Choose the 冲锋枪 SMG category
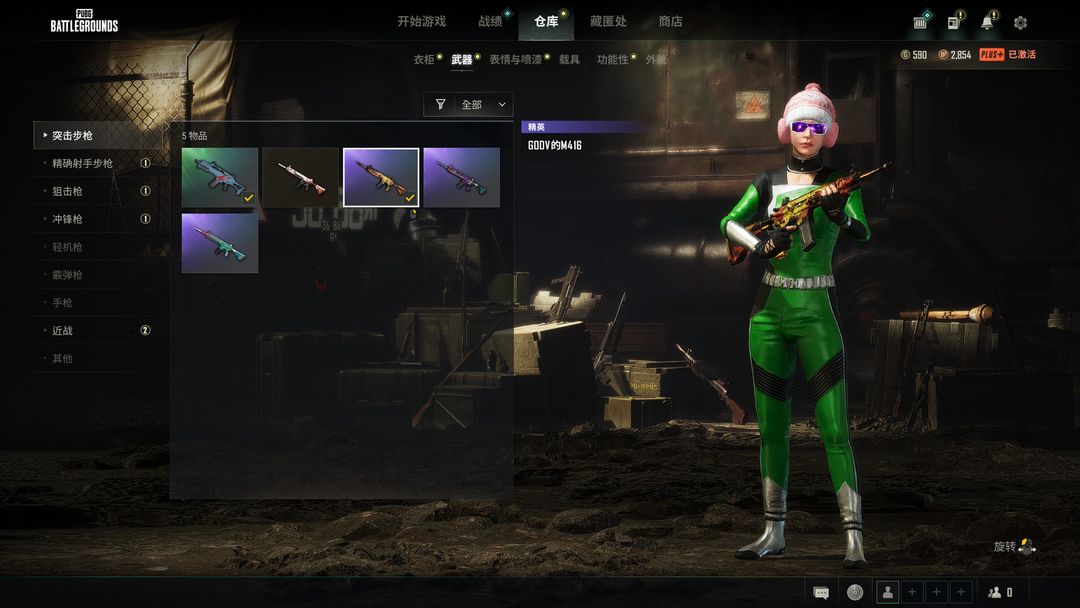 click(x=67, y=219)
